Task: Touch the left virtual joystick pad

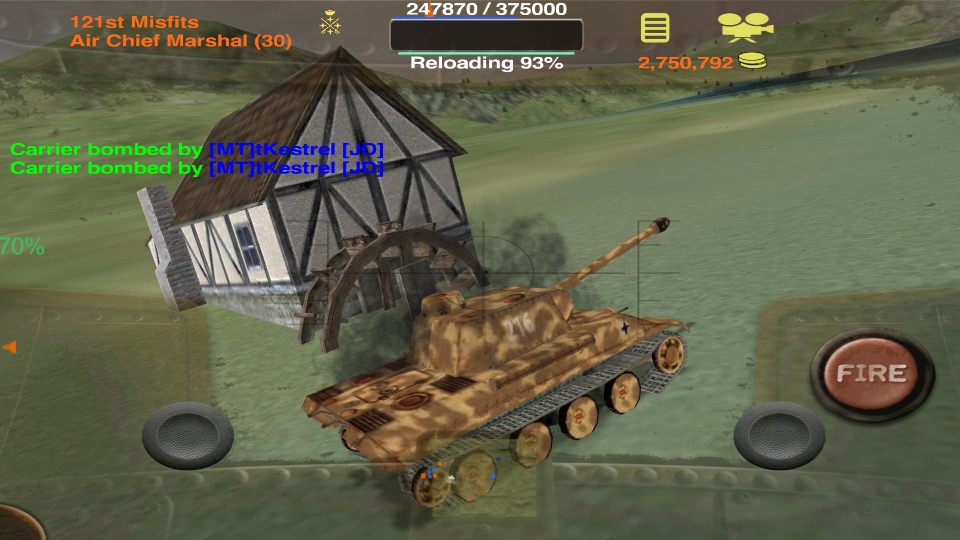Action: click(188, 435)
